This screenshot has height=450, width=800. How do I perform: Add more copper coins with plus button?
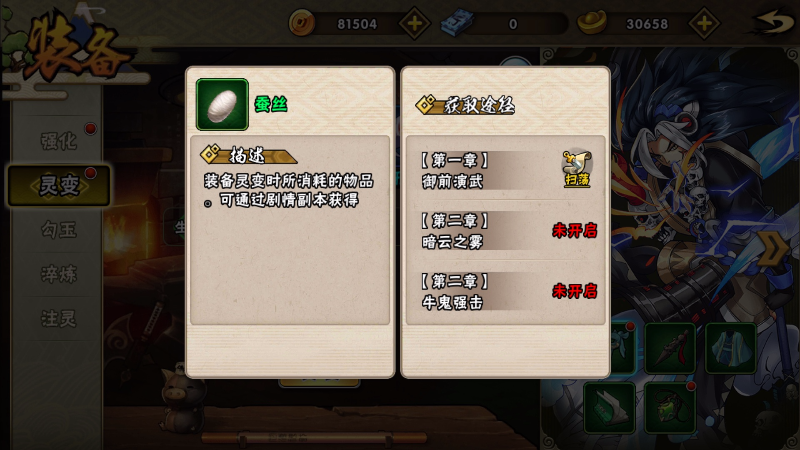click(x=415, y=23)
